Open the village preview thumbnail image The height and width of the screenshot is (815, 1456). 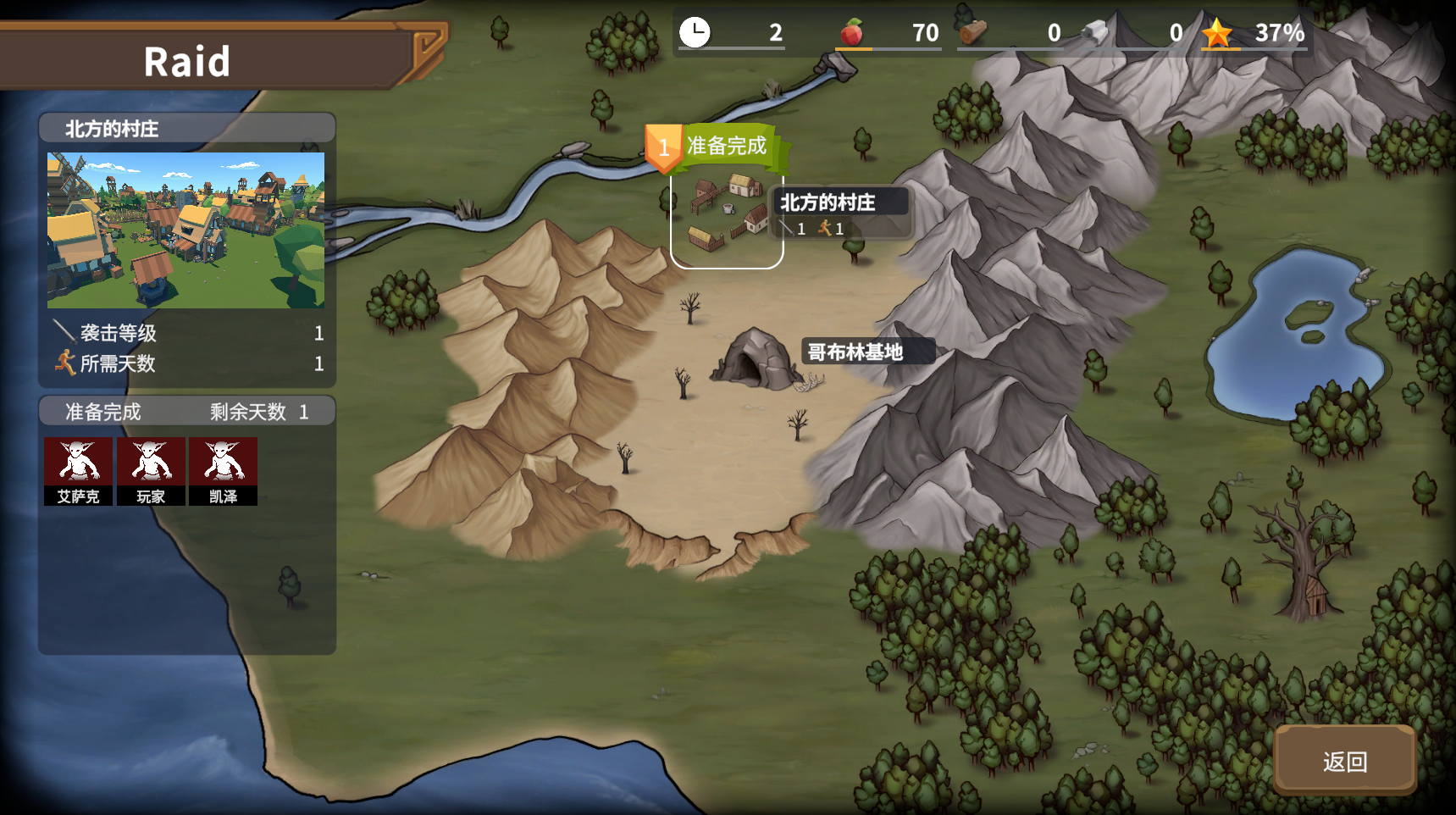pos(185,230)
